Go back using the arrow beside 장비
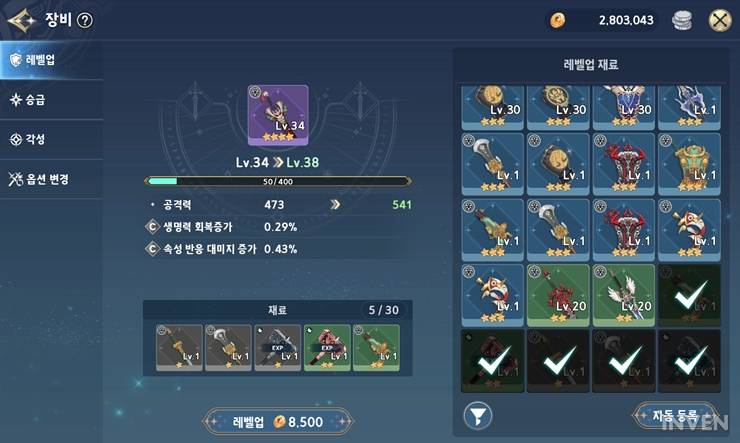Screen dimensions: 740x443 pos(21,19)
